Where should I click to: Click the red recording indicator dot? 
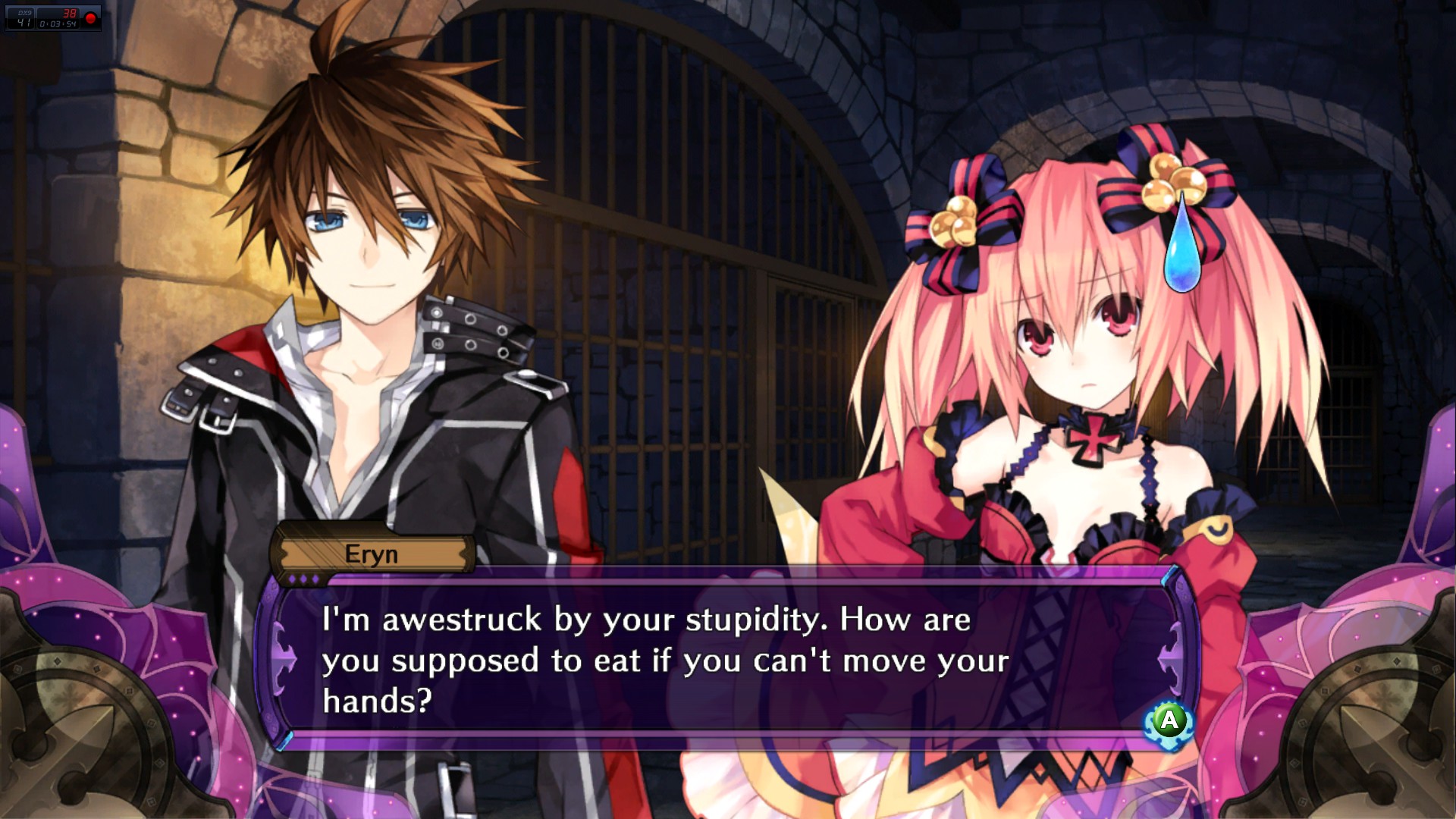[x=90, y=17]
